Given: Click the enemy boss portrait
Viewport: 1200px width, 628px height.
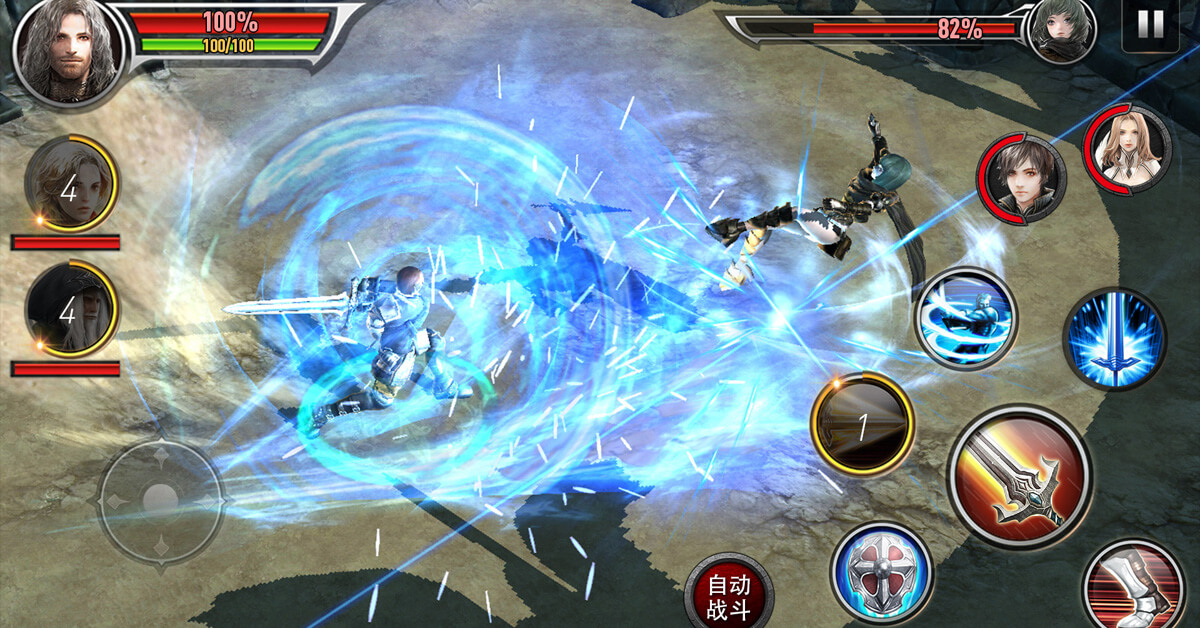Looking at the screenshot, I should point(1062,31).
